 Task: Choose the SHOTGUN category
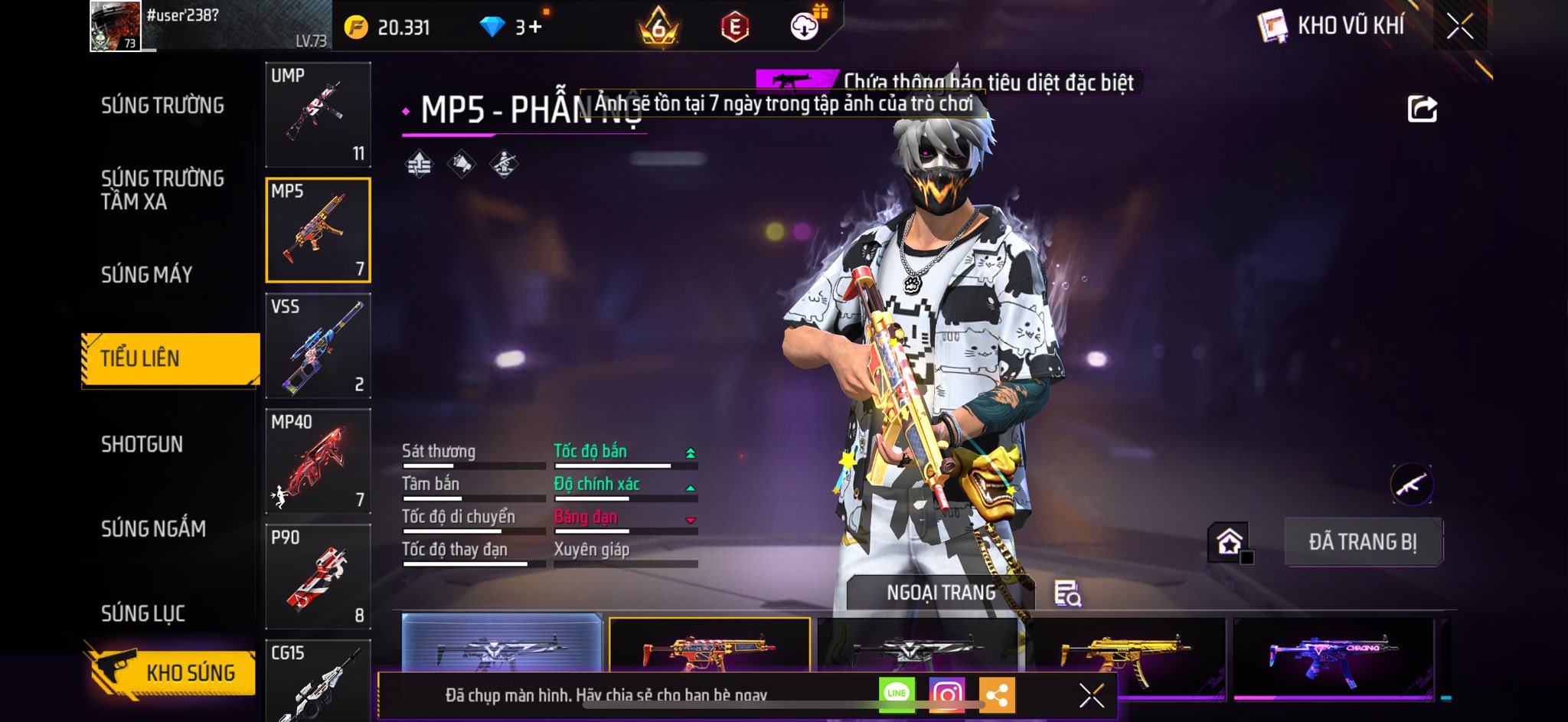click(142, 444)
